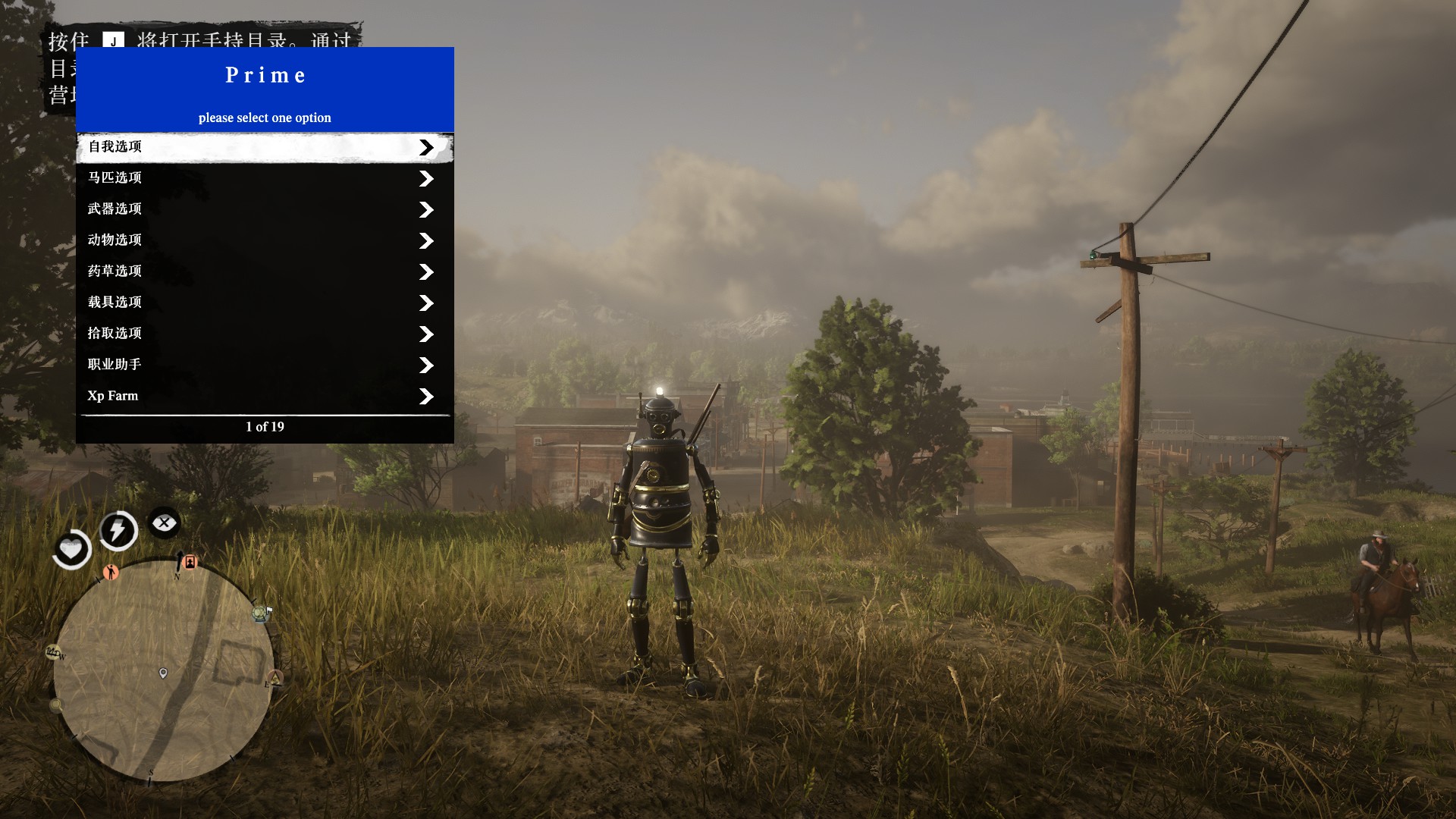Screen dimensions: 1456x819
Task: Click the circular minimap
Action: pos(162,671)
